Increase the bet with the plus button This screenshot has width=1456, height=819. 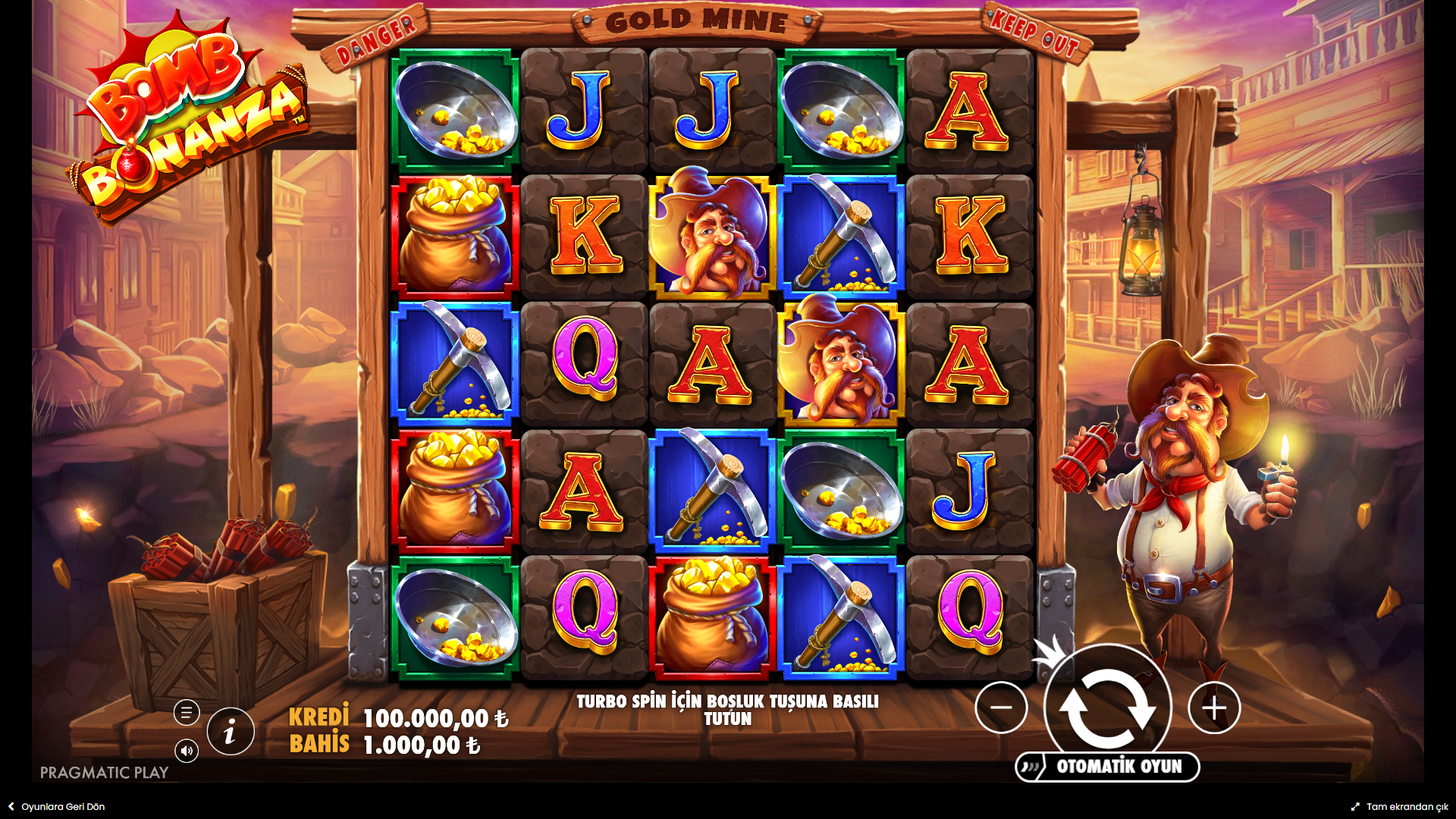coord(1214,708)
